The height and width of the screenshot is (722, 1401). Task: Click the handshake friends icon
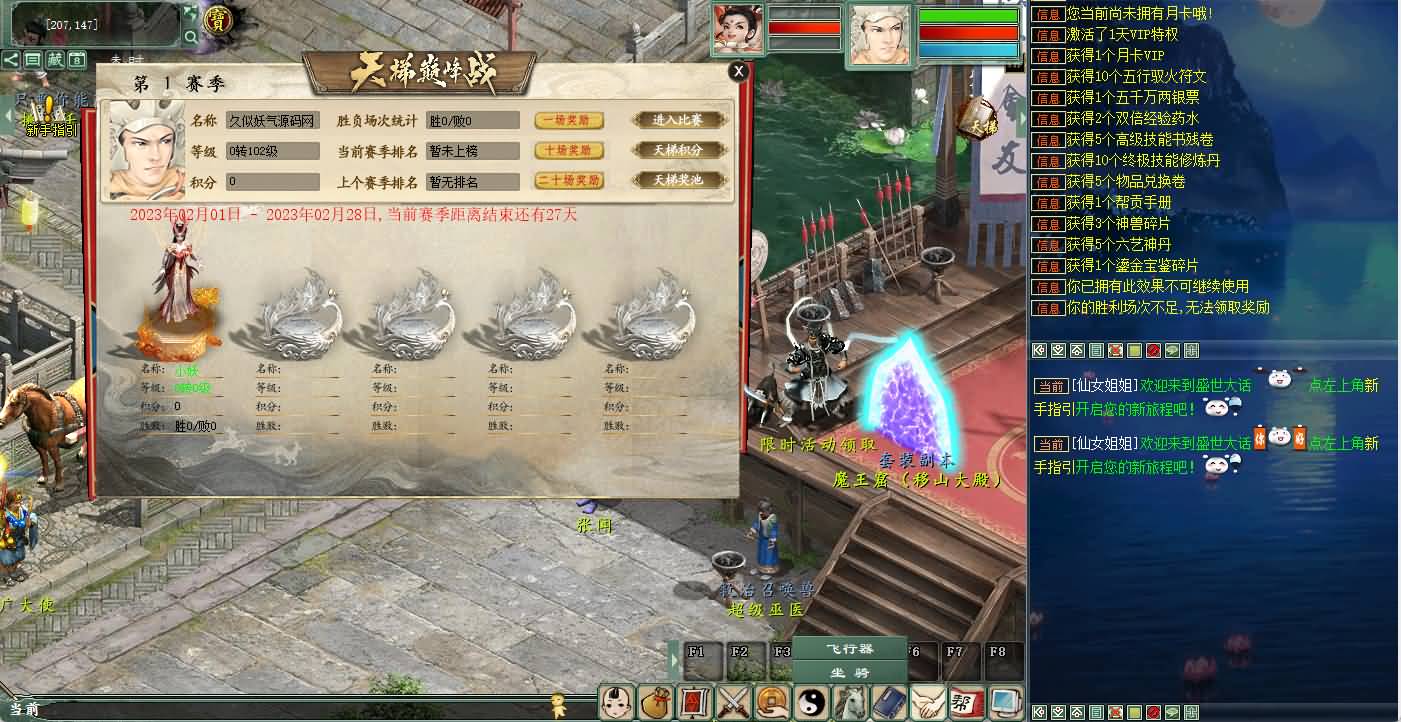point(927,702)
